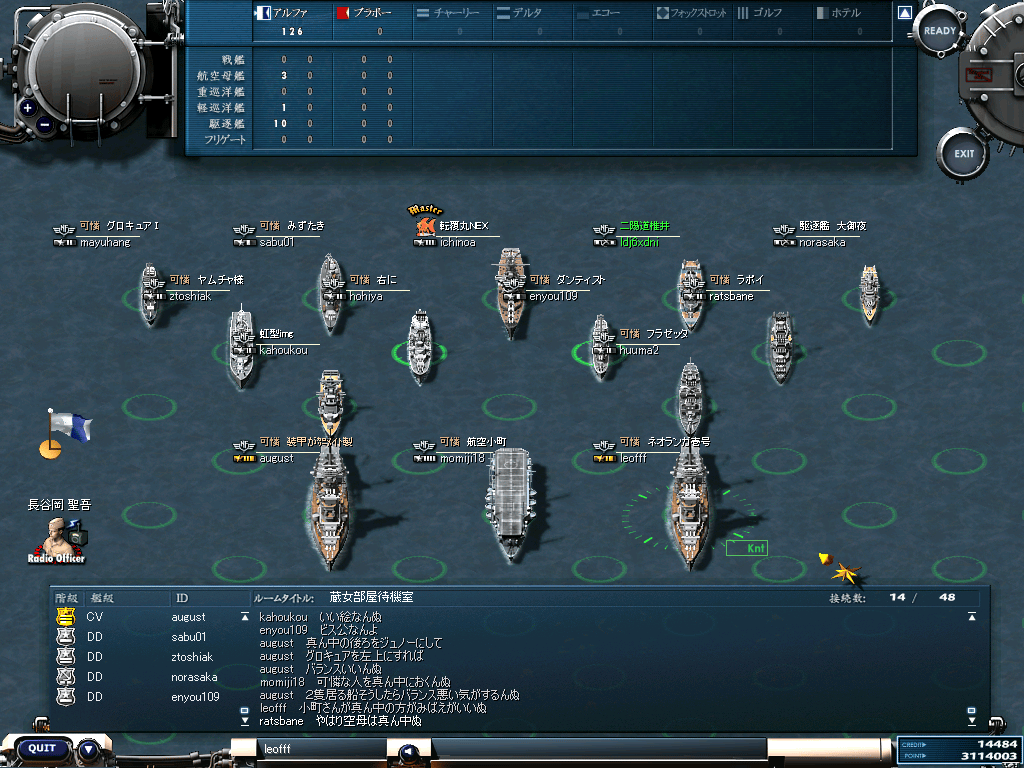Leave the room with the EXIT button
Viewport: 1024px width, 768px height.
click(963, 154)
